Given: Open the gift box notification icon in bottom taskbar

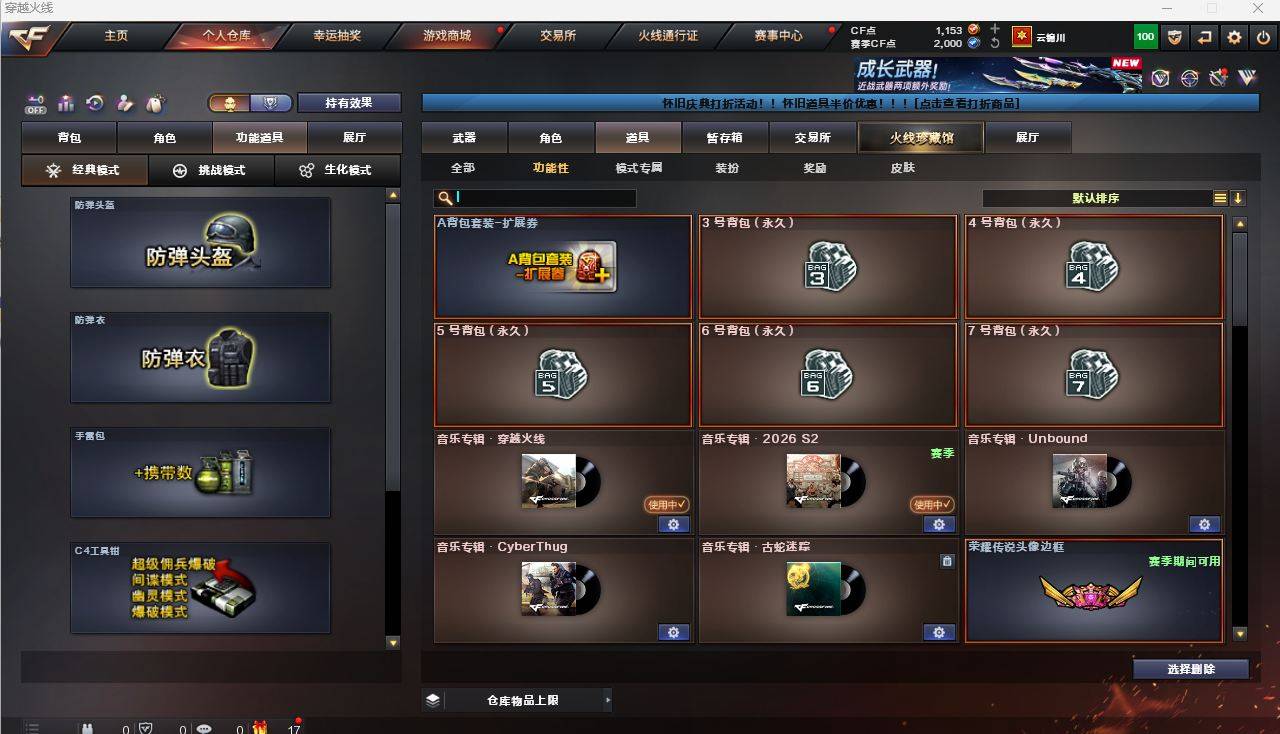Looking at the screenshot, I should coord(260,728).
